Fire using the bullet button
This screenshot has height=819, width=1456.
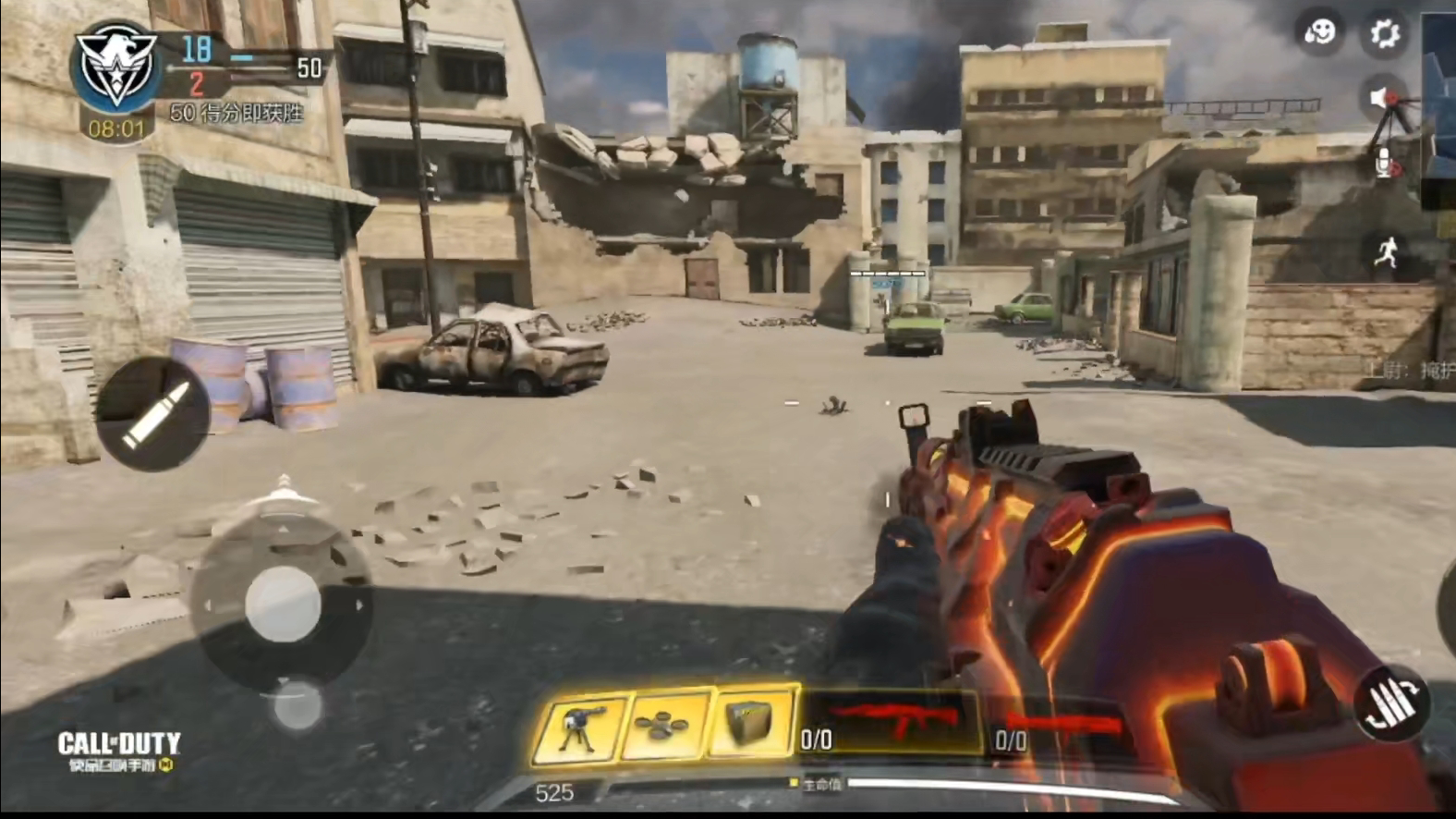tap(153, 415)
